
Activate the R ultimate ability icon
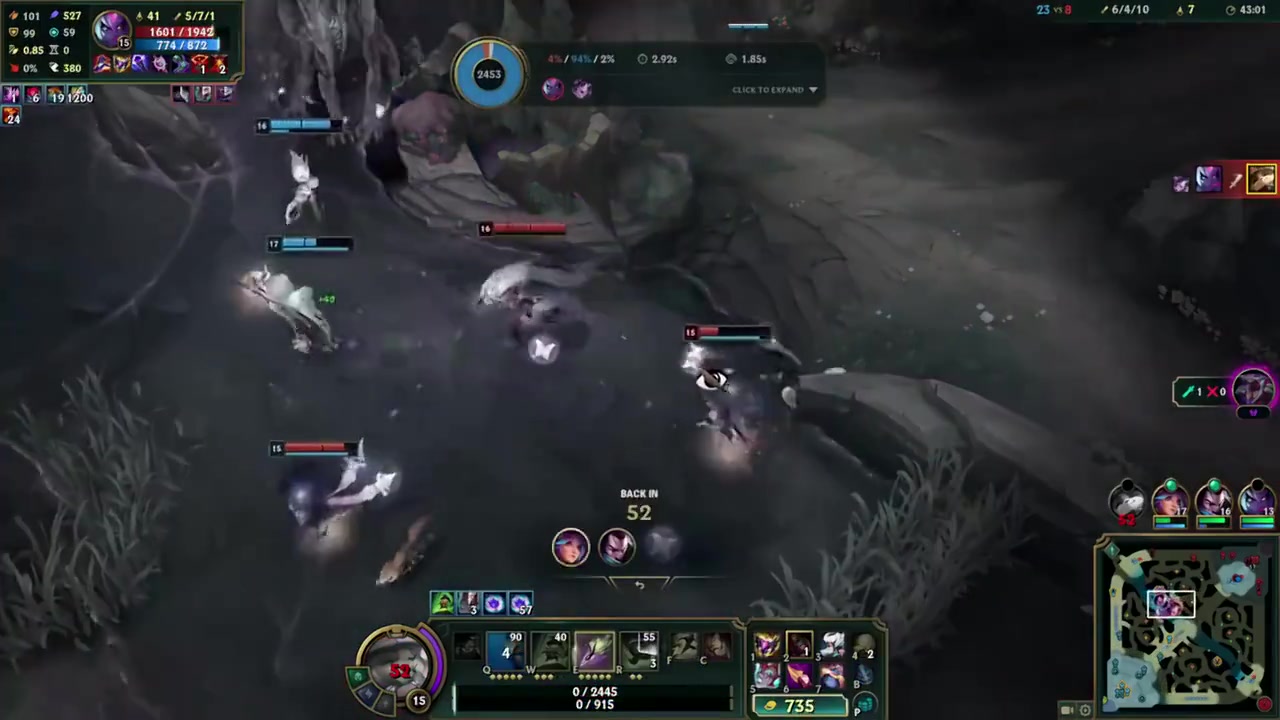[x=637, y=652]
